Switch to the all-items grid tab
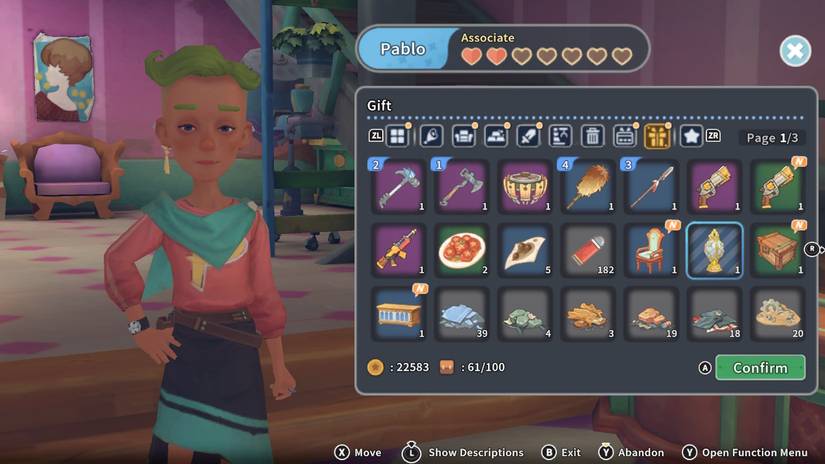Viewport: 825px width, 464px height. (x=398, y=136)
